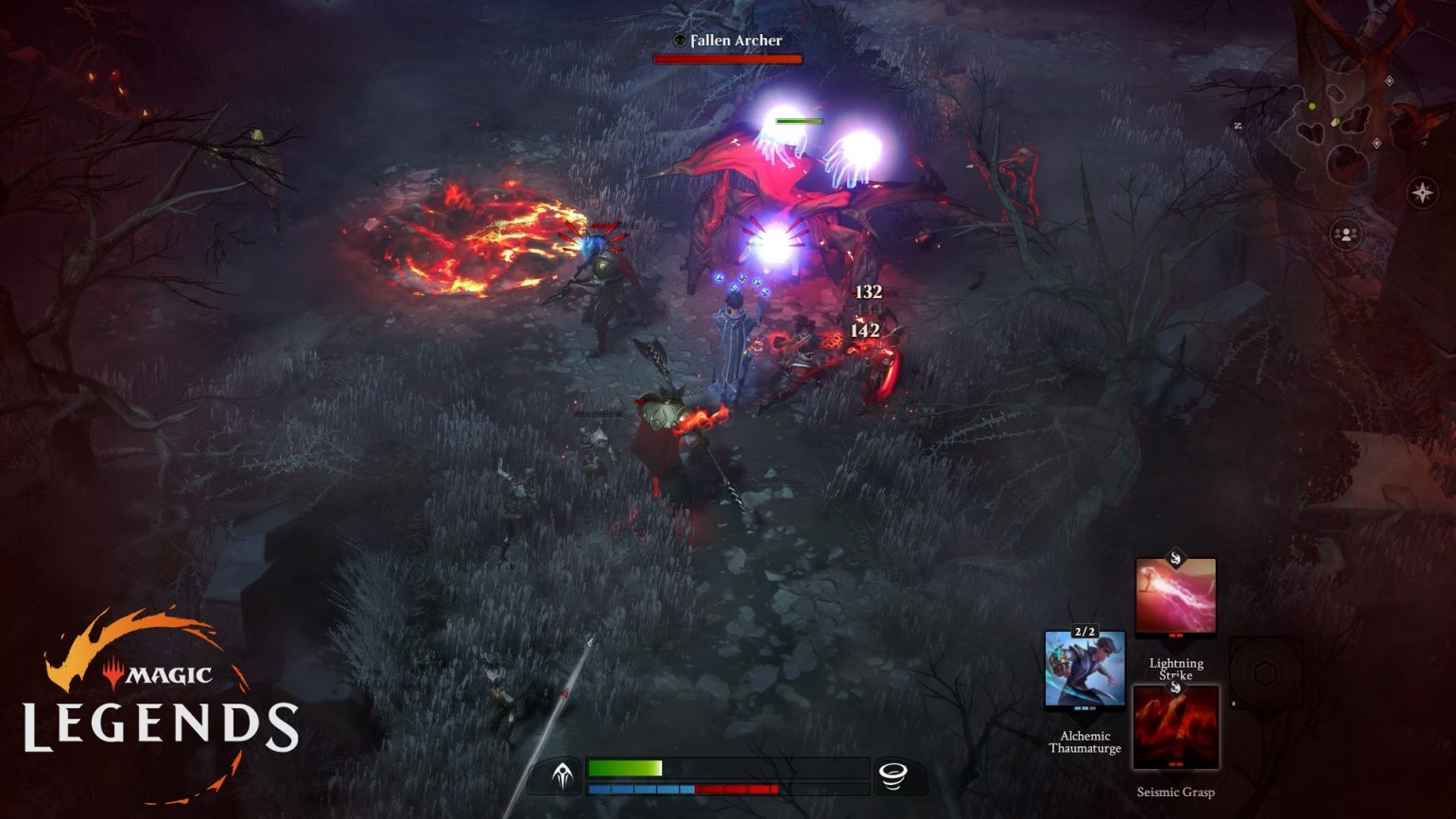This screenshot has height=819, width=1456.
Task: Click the green dot marker on the minimap
Action: [x=1311, y=106]
